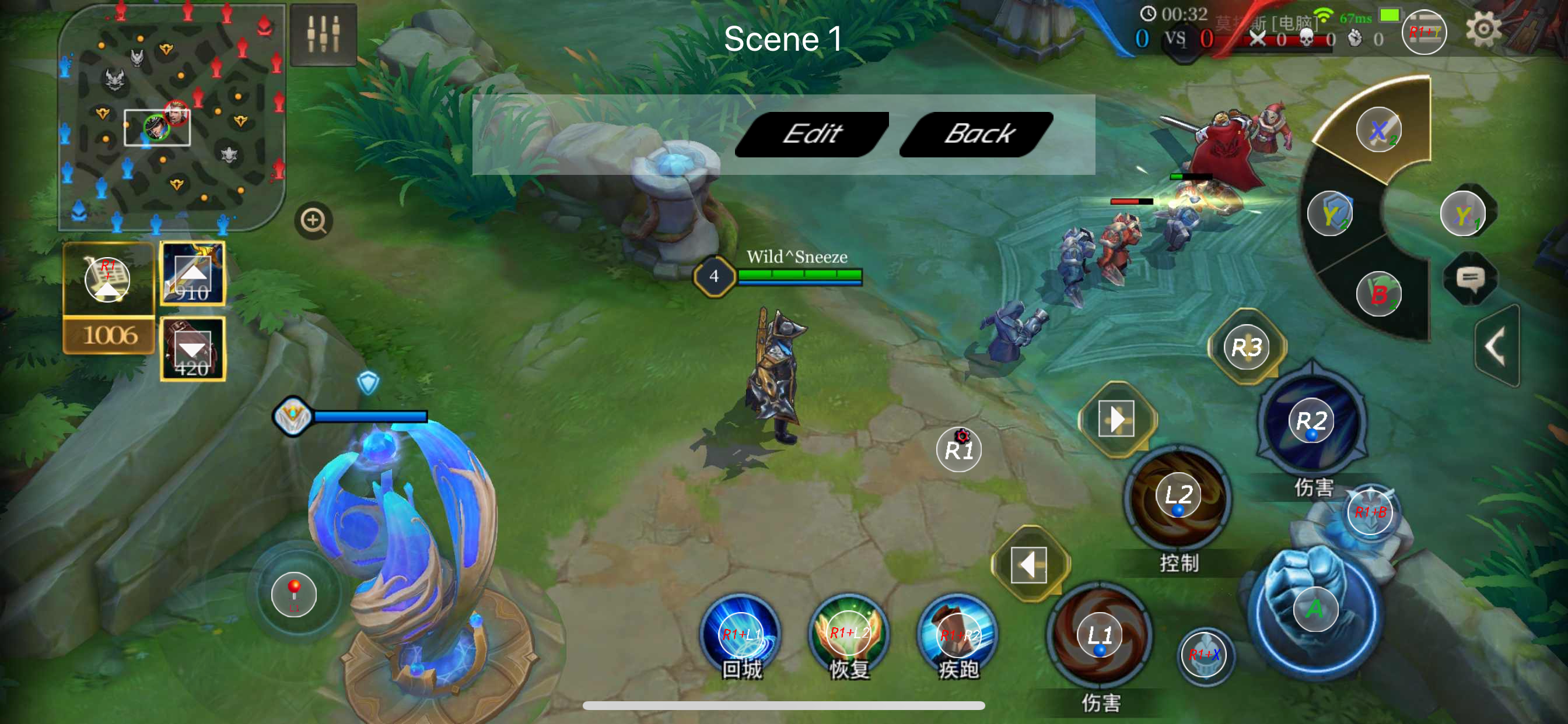Open the chat speech bubble
Image resolution: width=1568 pixels, height=724 pixels.
point(1470,279)
